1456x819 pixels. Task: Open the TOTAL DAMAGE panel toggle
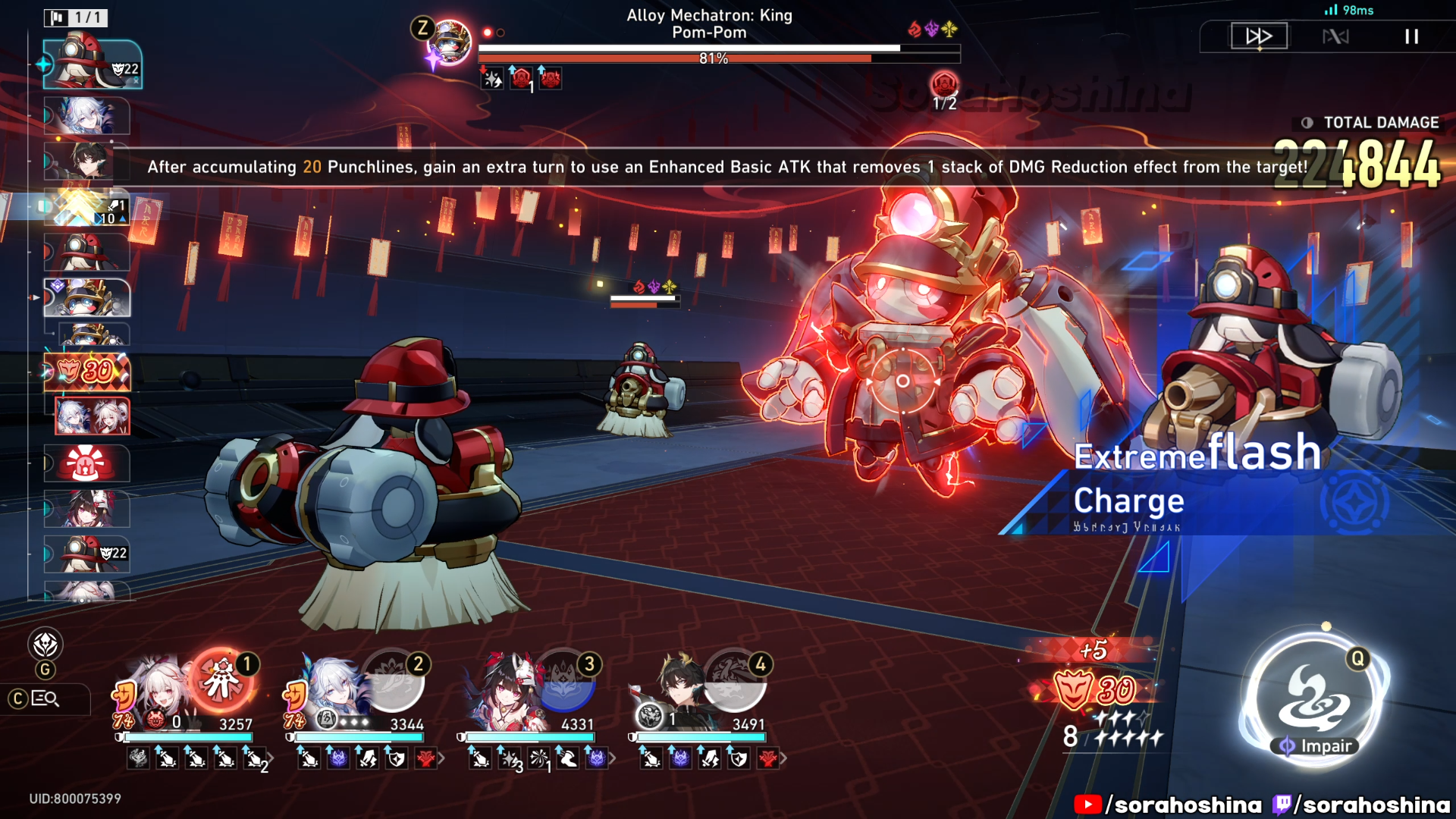pyautogui.click(x=1307, y=123)
